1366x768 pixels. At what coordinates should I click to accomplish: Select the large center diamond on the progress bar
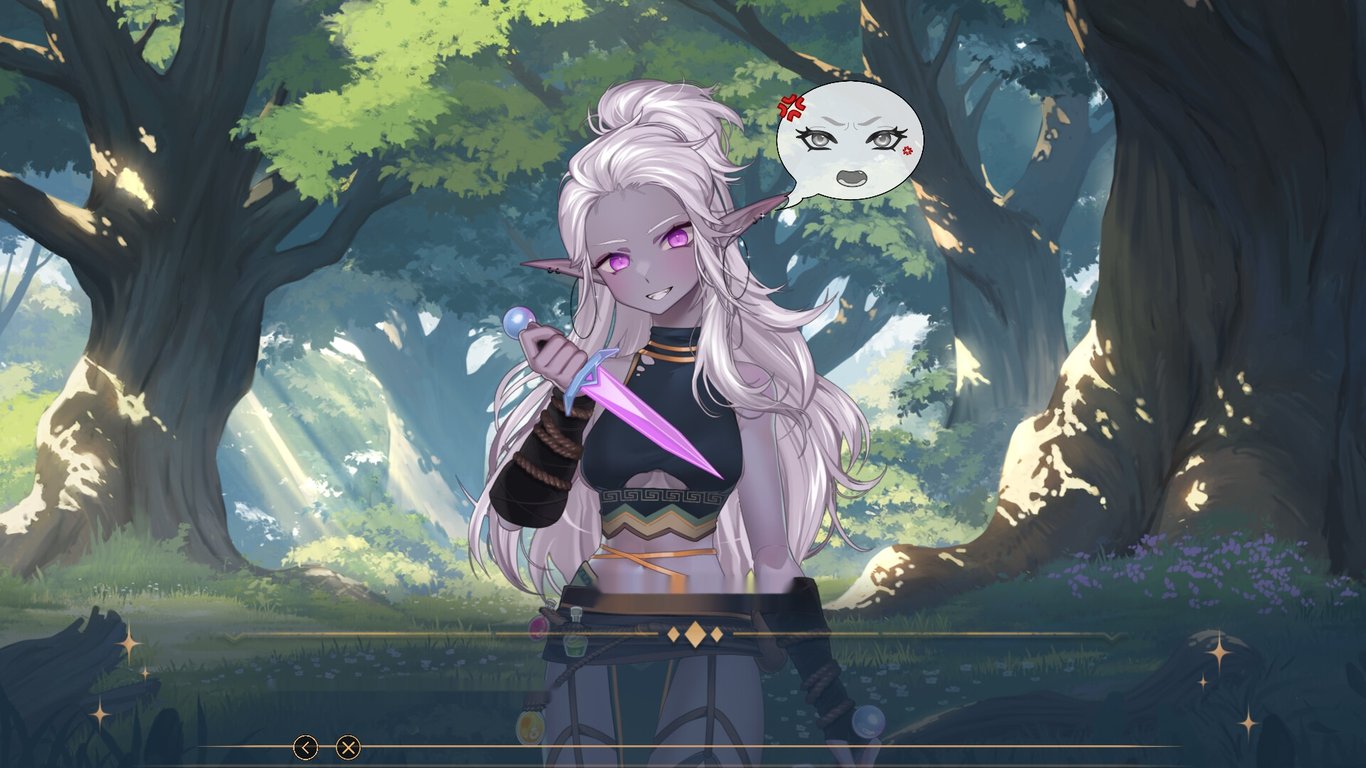[696, 632]
